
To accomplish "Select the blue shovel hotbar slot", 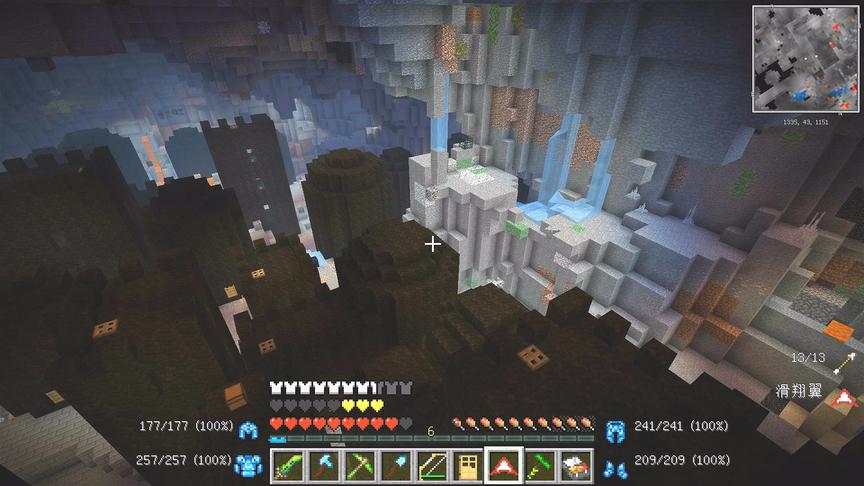I will [x=395, y=465].
